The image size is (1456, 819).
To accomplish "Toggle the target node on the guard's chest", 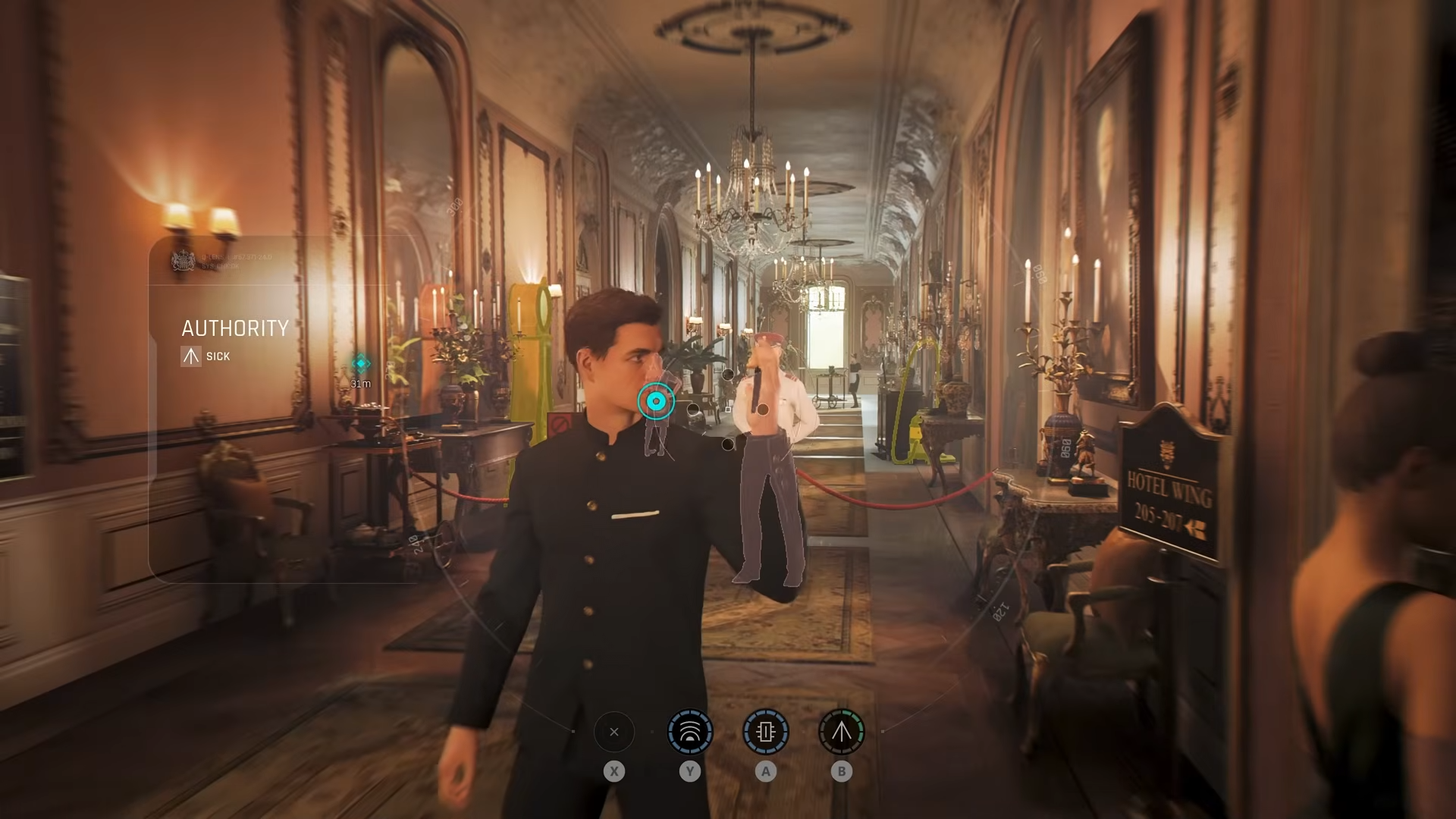I will 763,409.
